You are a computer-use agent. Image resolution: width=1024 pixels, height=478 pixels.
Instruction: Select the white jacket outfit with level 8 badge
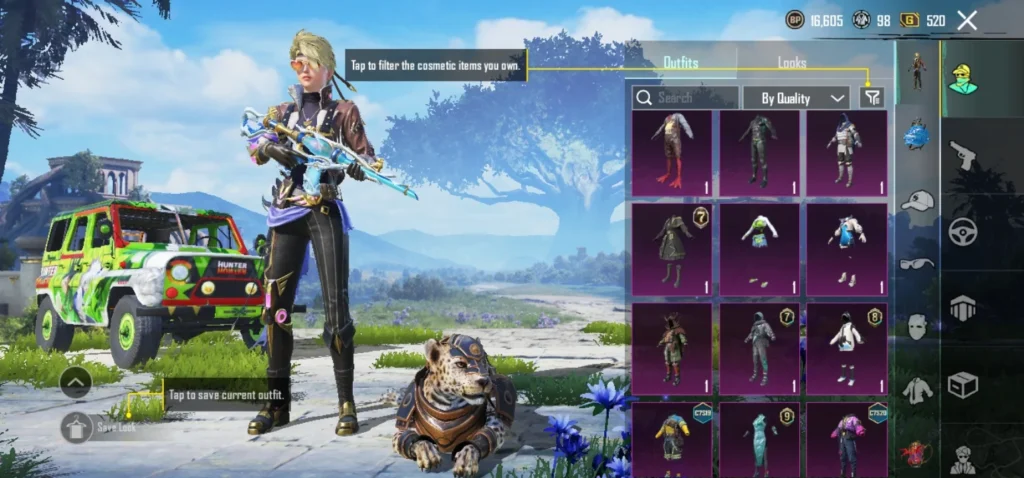pos(847,347)
